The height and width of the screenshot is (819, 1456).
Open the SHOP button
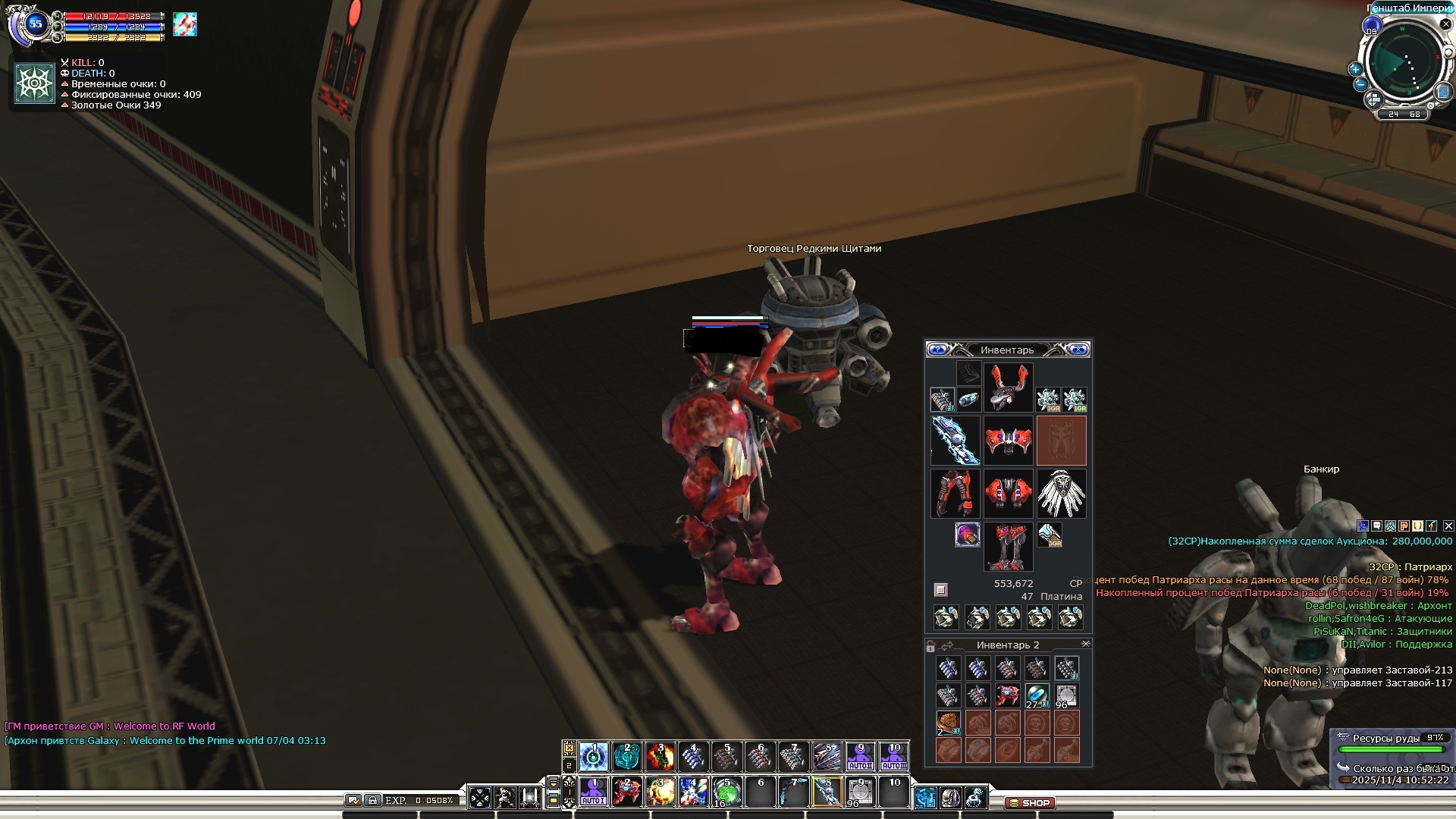1030,802
